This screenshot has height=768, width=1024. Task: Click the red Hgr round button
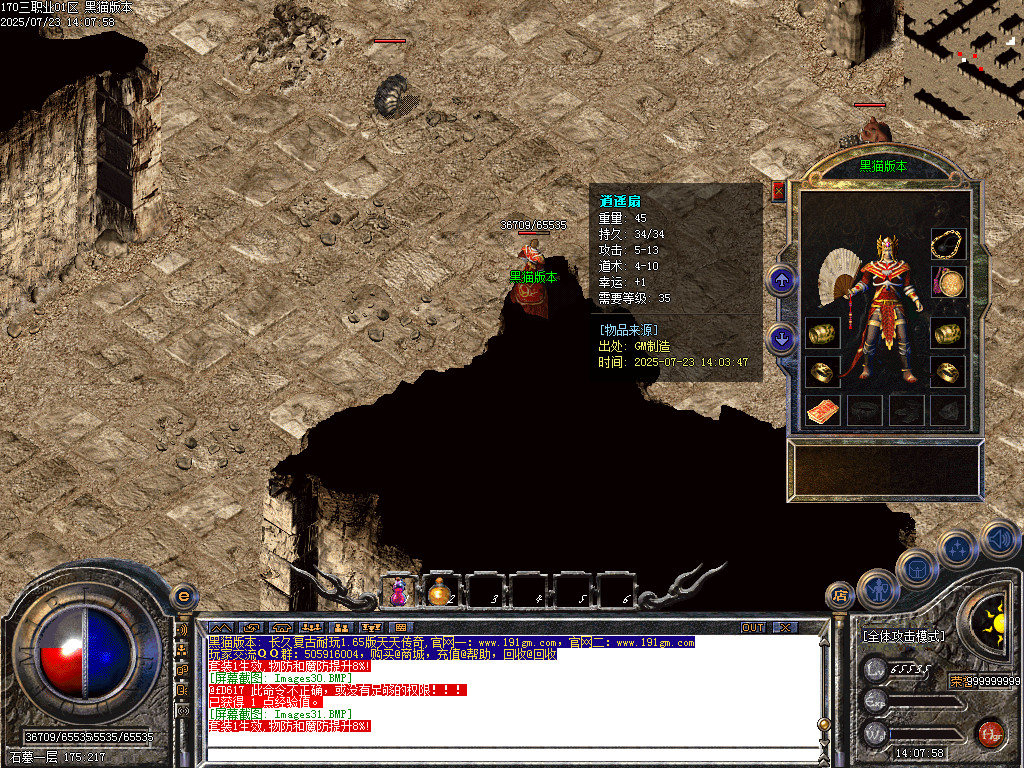tap(990, 735)
